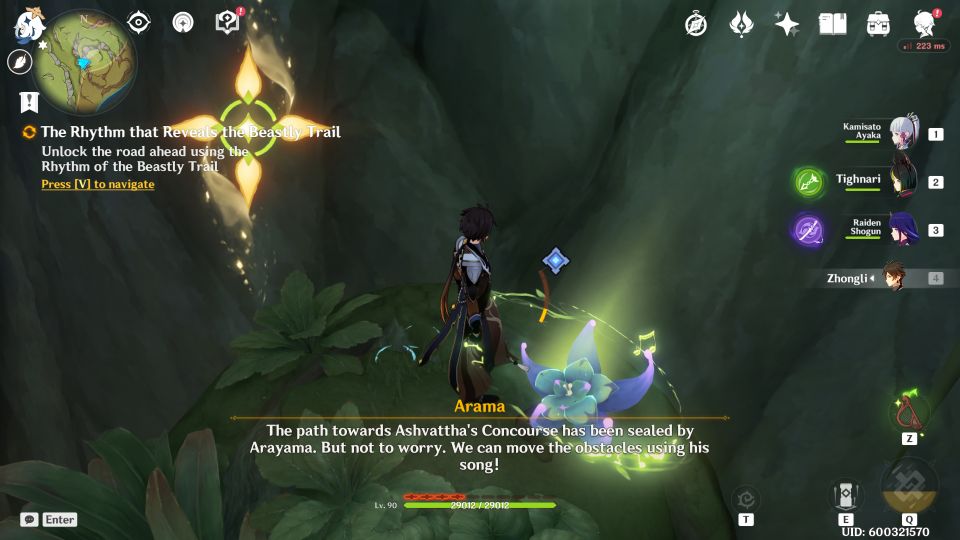Click the eye-shaped icon beside the minimap

click(139, 23)
